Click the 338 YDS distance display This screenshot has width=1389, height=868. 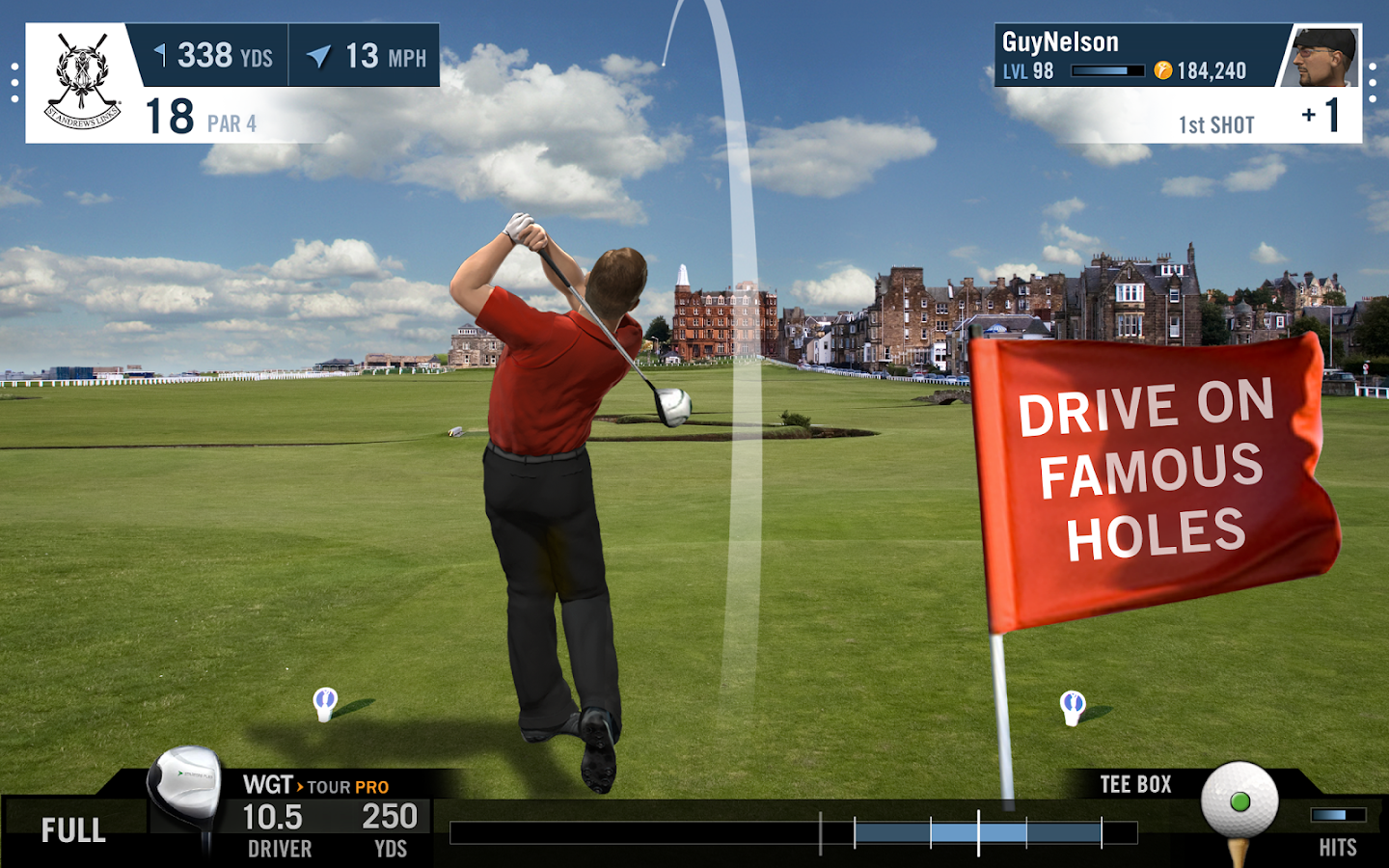point(214,56)
